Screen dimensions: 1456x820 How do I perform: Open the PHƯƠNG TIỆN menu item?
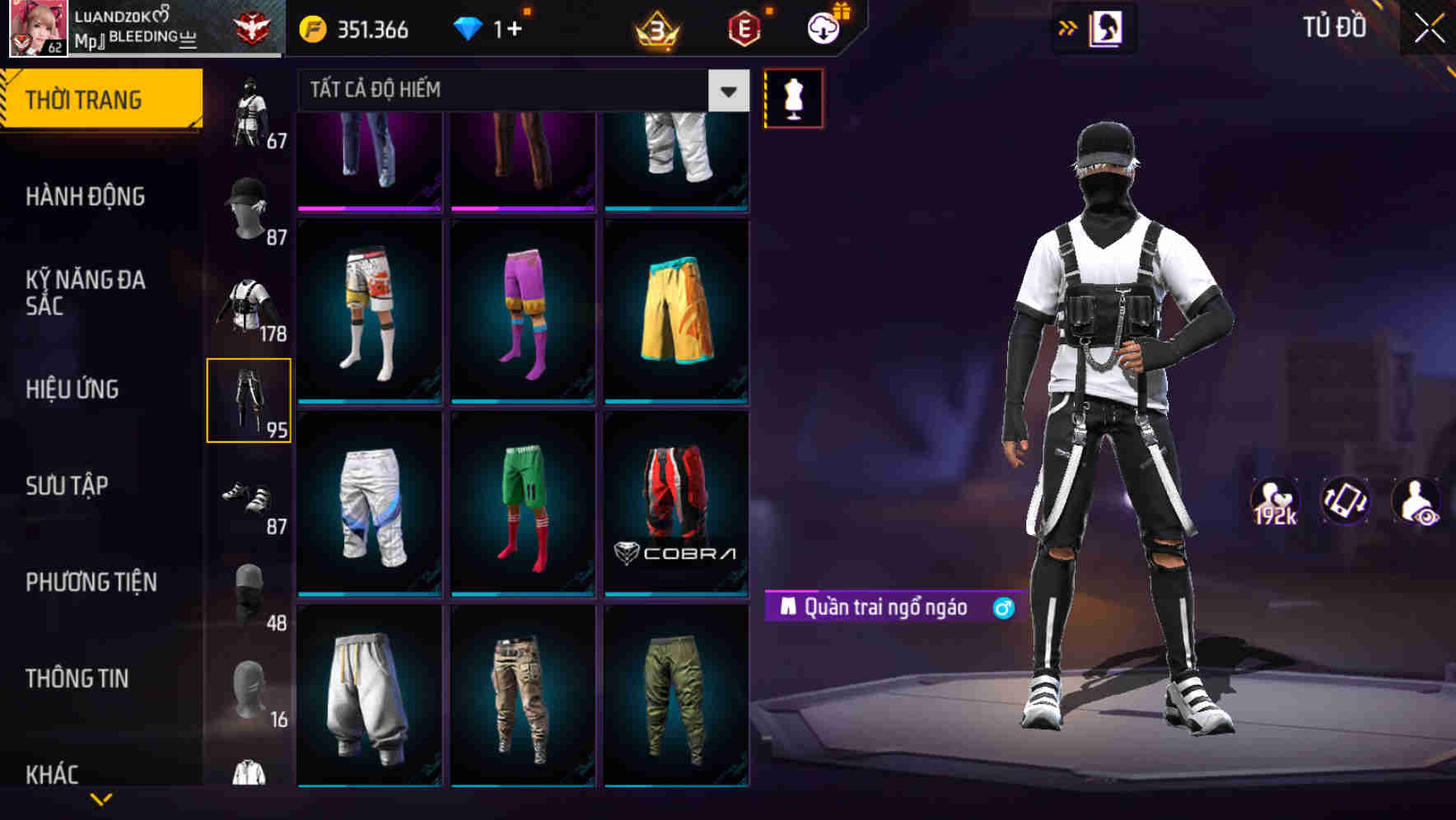(90, 582)
